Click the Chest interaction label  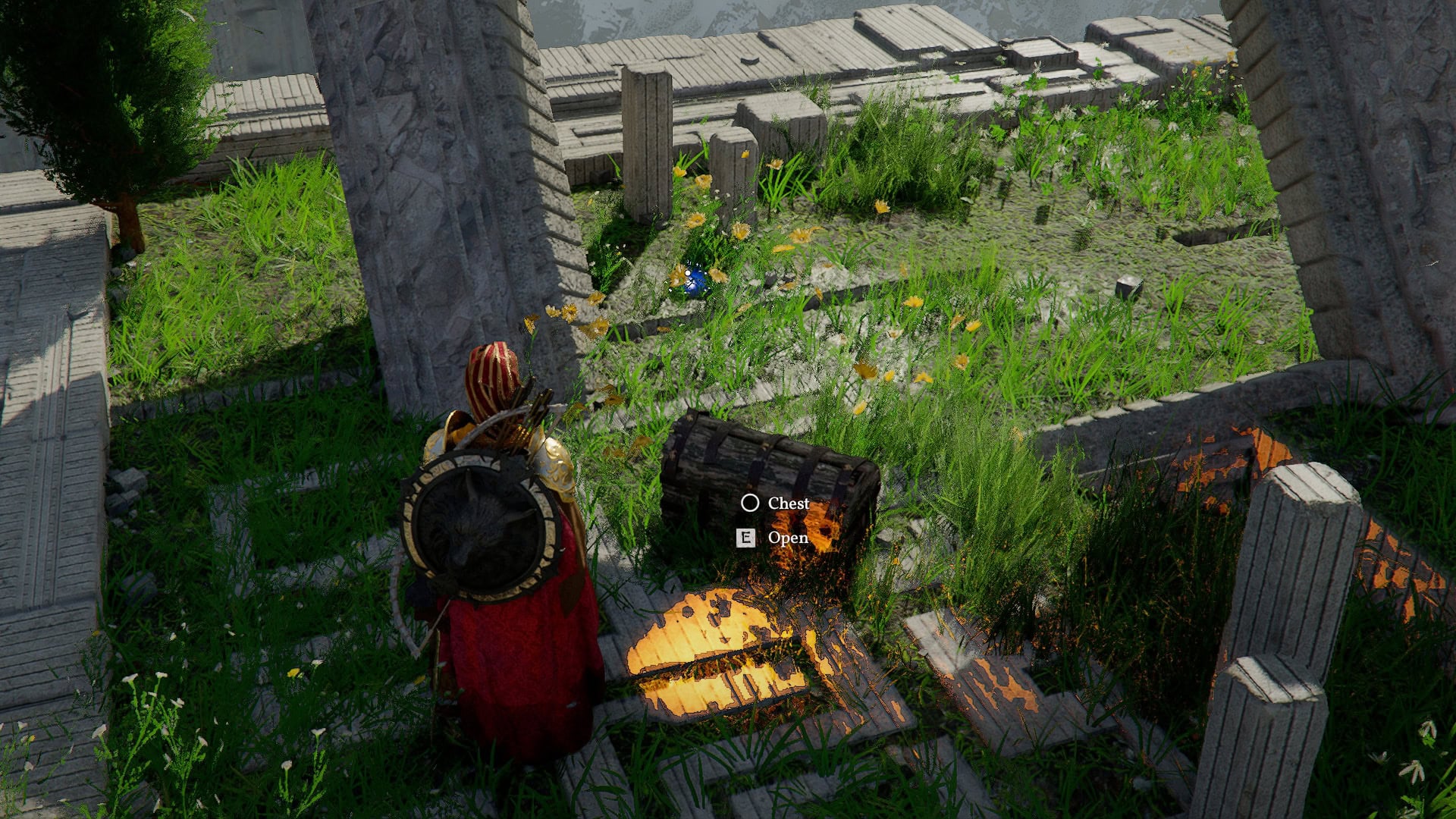(x=787, y=502)
